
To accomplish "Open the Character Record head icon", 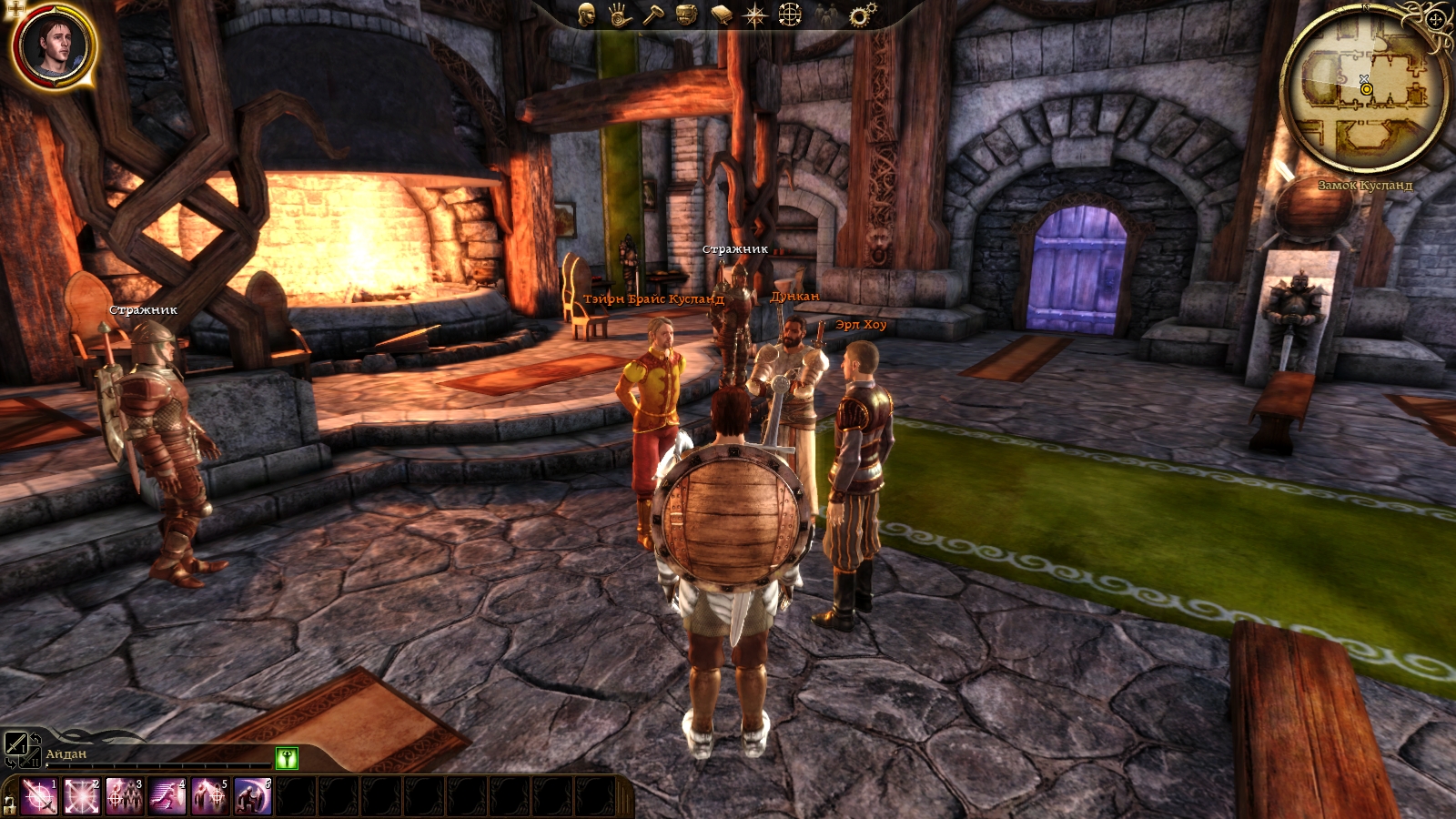I will click(x=587, y=15).
